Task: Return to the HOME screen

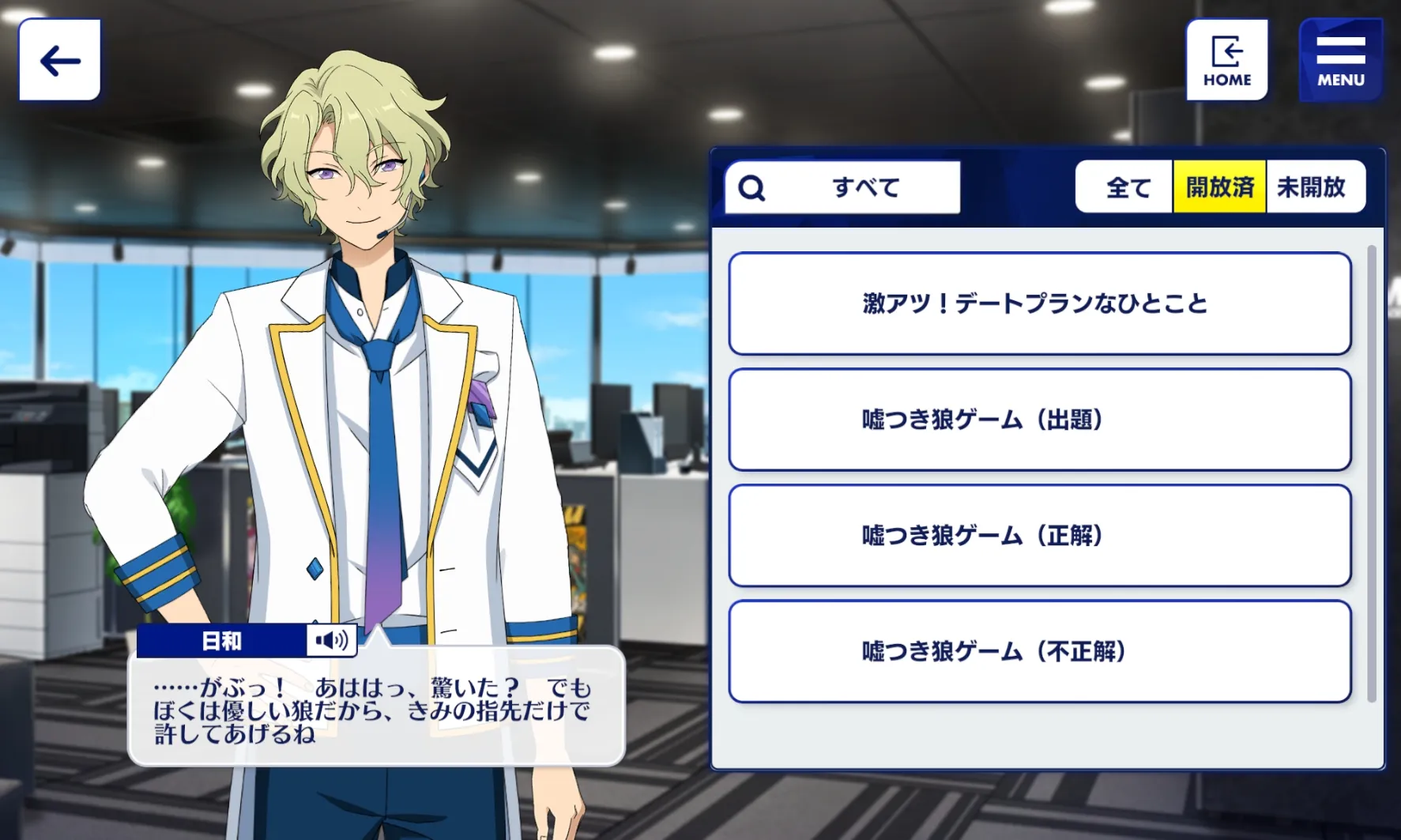Action: tap(1226, 60)
